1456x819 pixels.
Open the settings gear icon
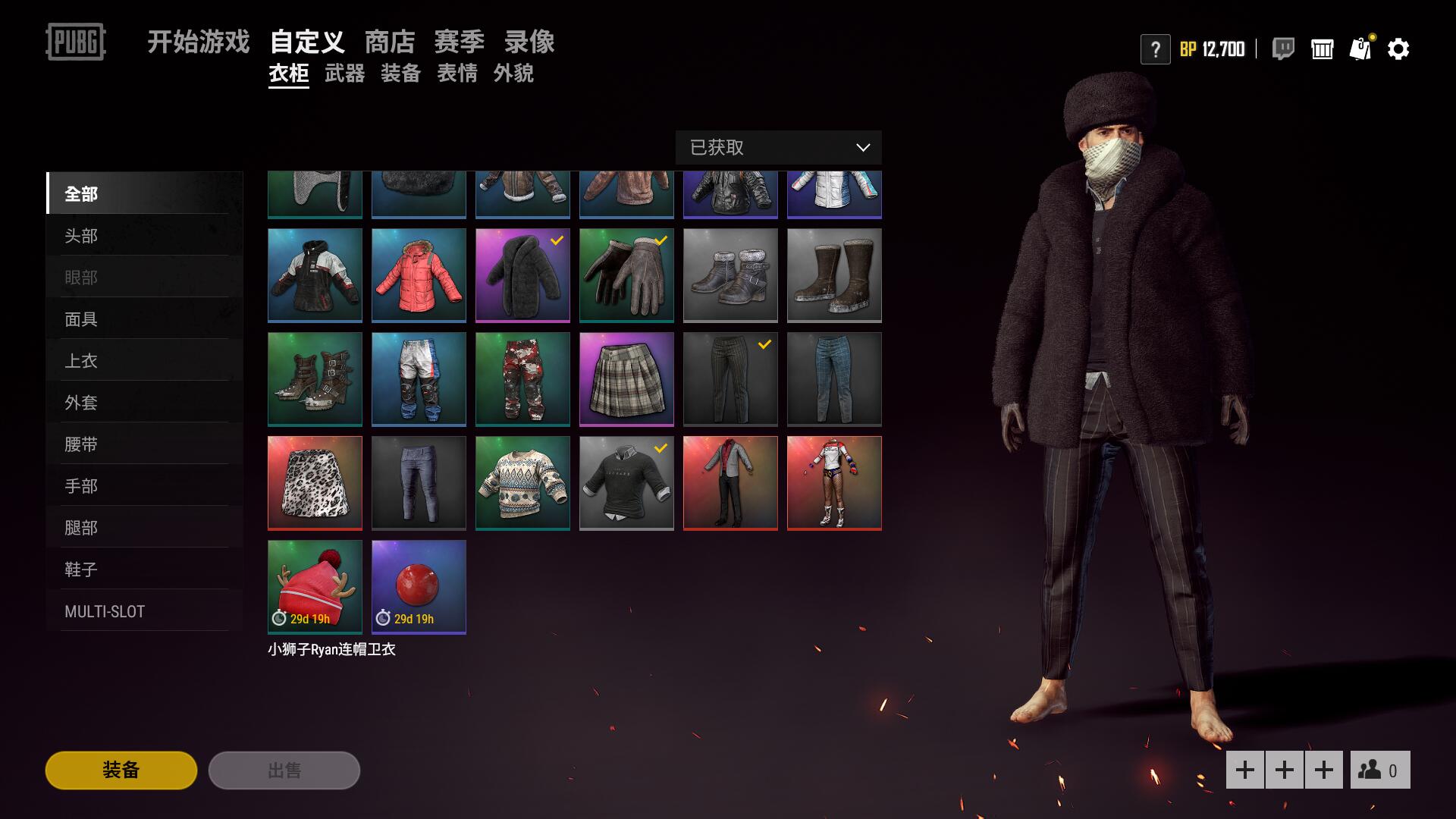pyautogui.click(x=1399, y=49)
